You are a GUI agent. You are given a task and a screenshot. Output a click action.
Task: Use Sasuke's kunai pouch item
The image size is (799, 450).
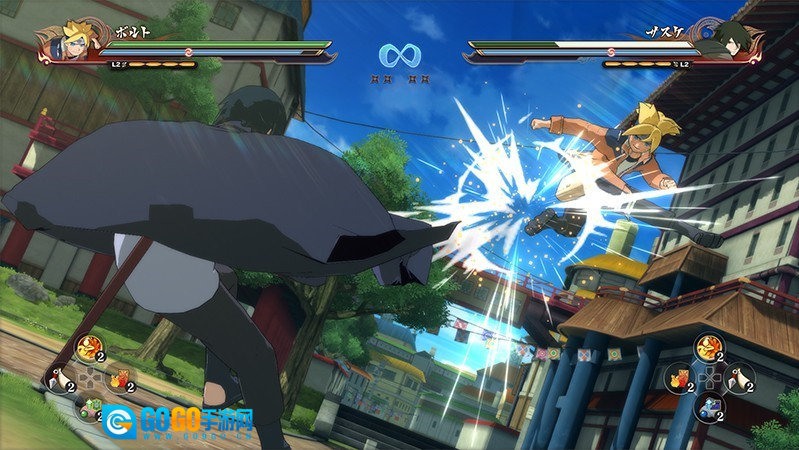click(x=740, y=378)
